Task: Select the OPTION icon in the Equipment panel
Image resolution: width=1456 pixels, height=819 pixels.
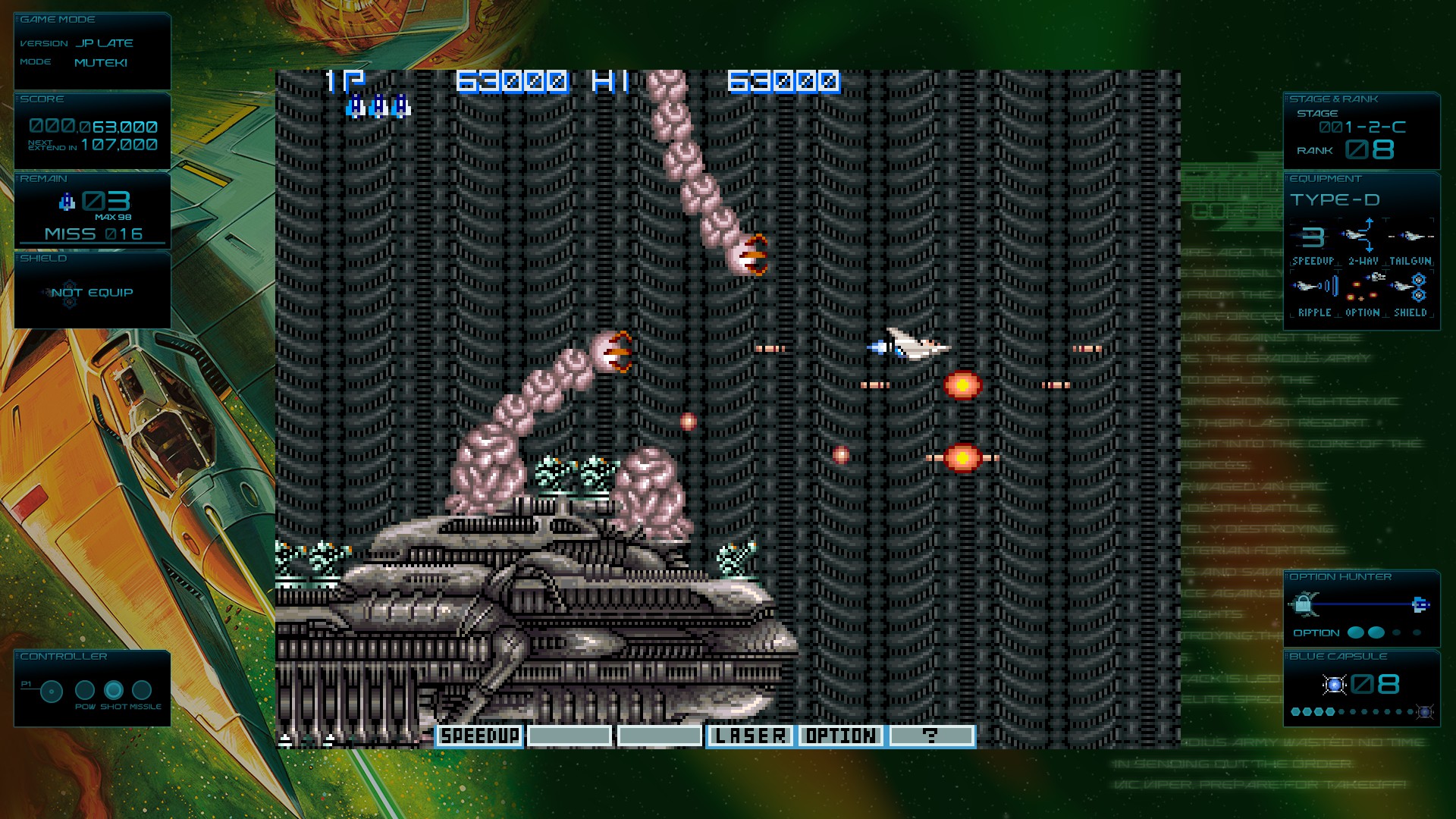Action: [x=1362, y=287]
